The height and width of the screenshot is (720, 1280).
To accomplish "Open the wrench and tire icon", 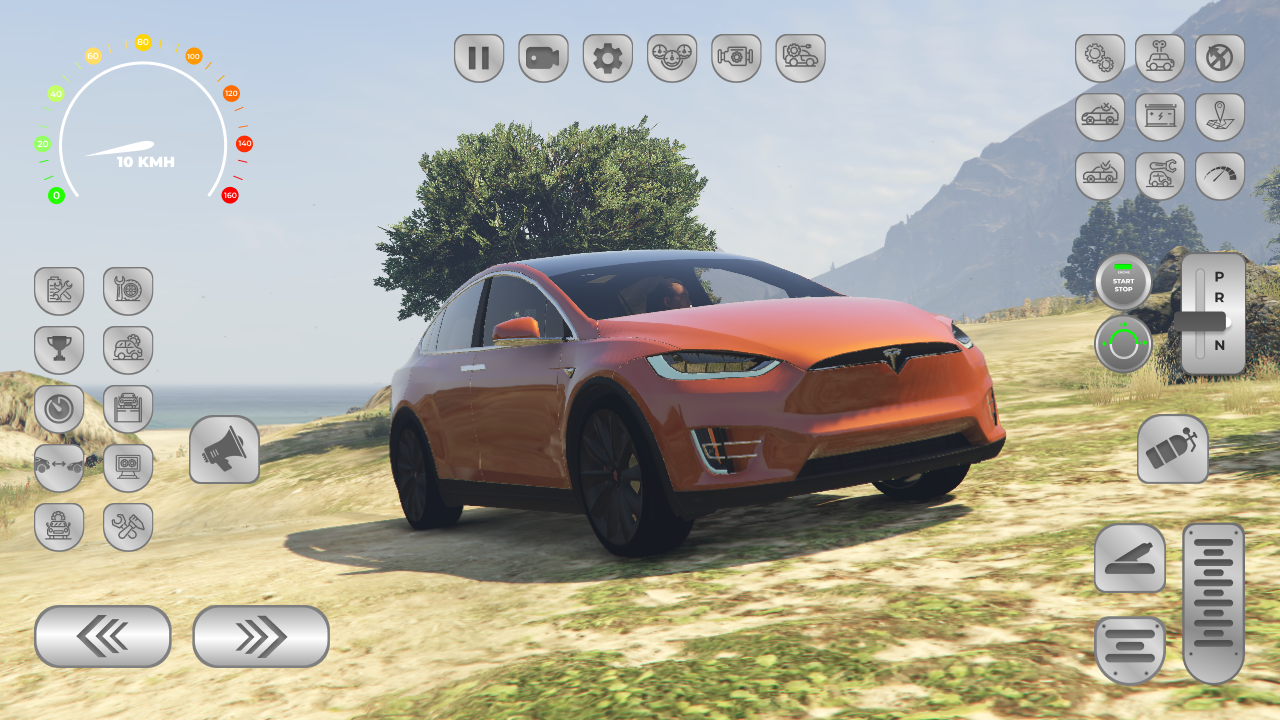I will tap(128, 291).
